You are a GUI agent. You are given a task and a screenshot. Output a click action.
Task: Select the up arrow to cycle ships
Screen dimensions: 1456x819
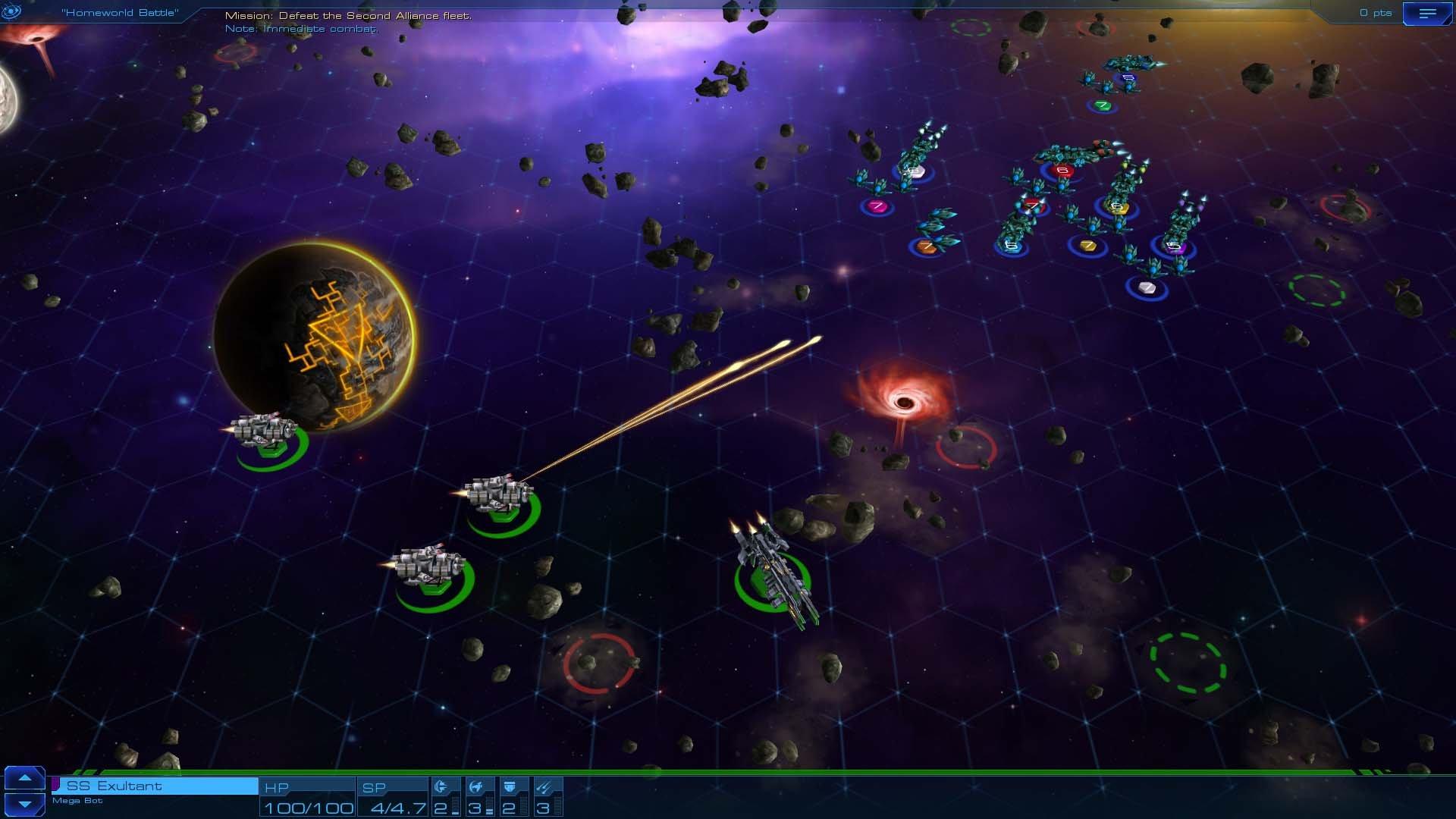click(26, 780)
